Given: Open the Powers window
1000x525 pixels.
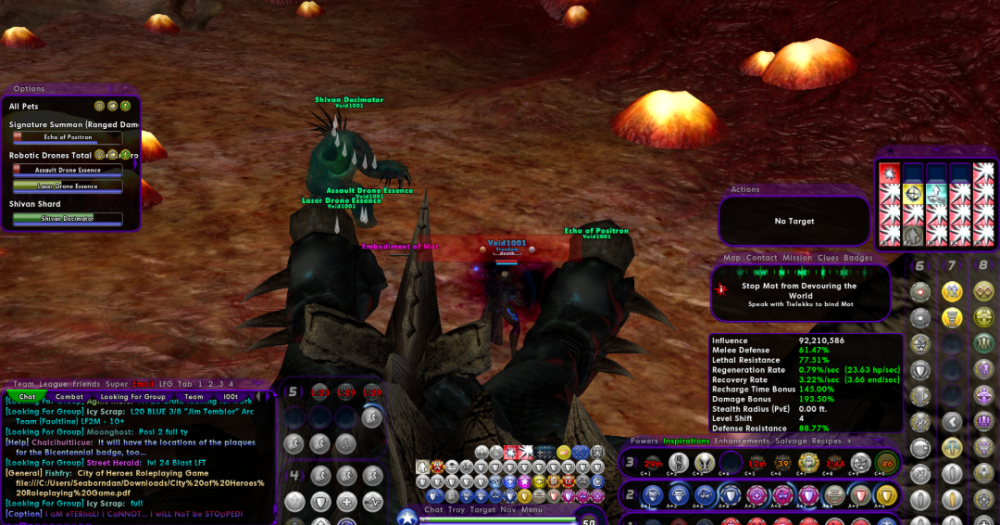Looking at the screenshot, I should [643, 440].
